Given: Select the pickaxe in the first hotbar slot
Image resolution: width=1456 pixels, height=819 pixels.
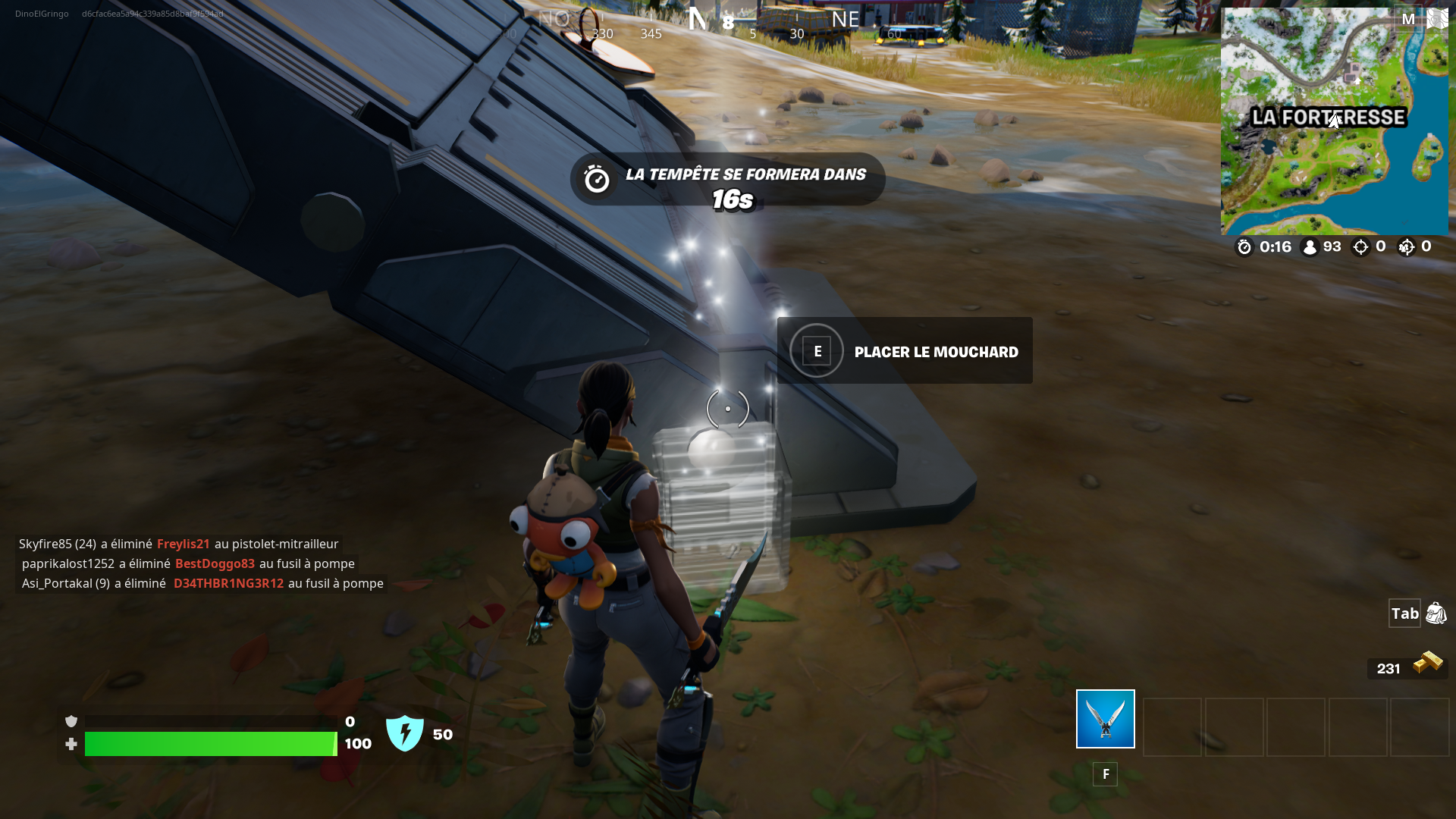Looking at the screenshot, I should point(1104,719).
